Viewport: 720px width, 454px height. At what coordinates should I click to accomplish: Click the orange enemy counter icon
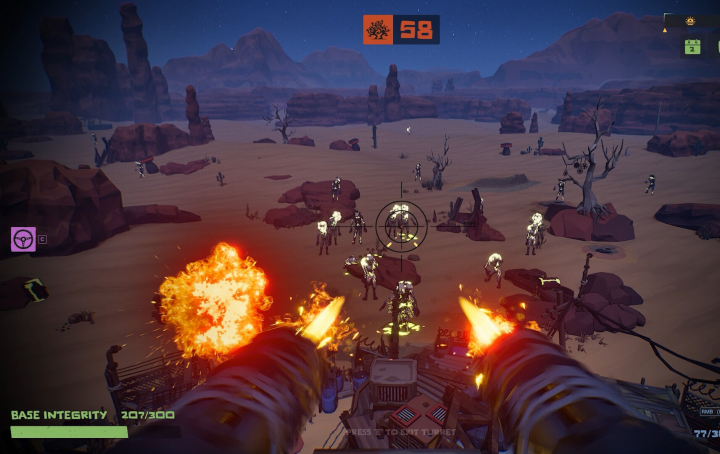click(x=378, y=30)
